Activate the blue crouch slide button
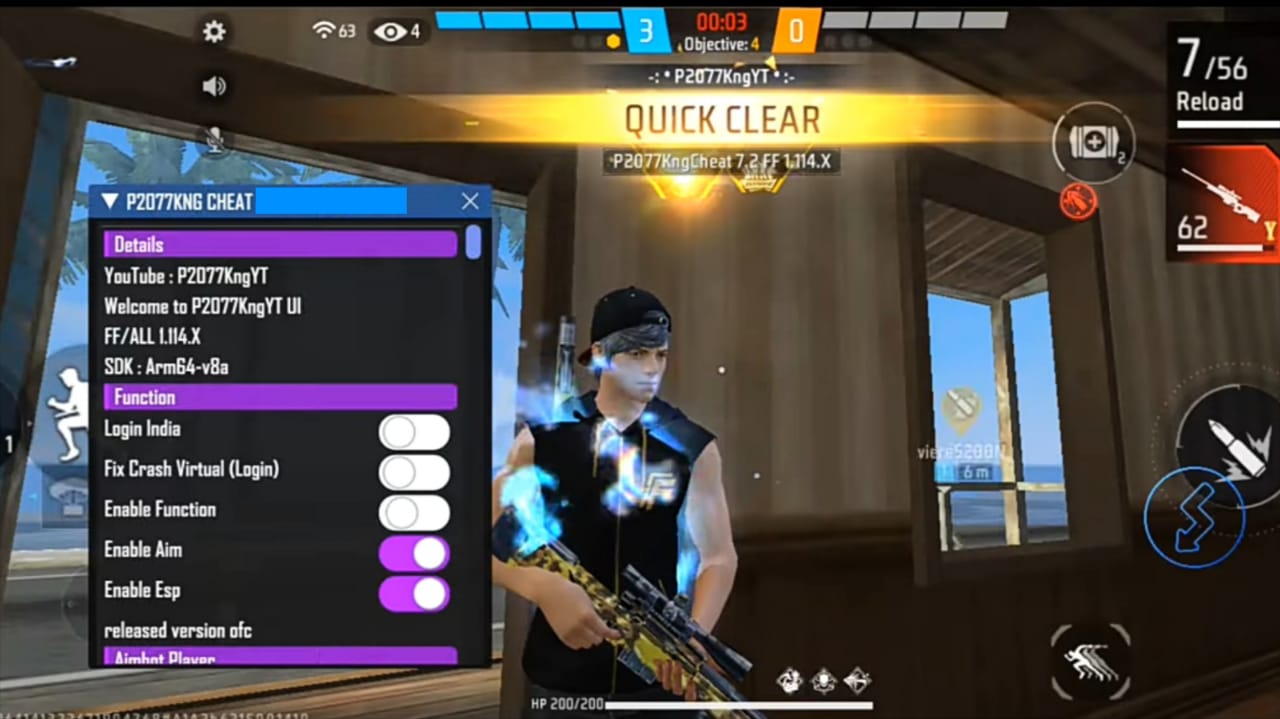 pyautogui.click(x=1193, y=517)
